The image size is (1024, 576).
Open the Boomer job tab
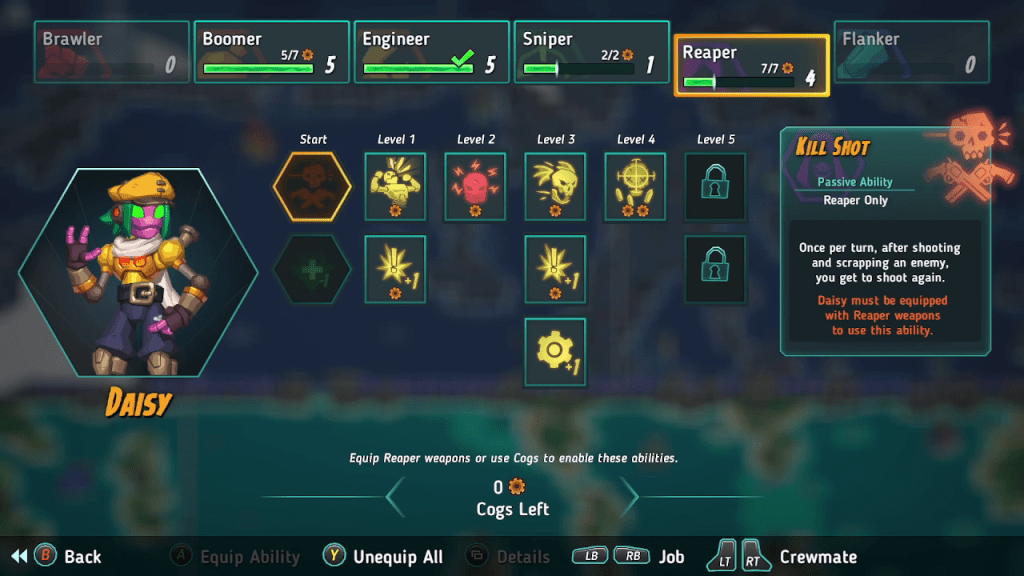click(271, 52)
